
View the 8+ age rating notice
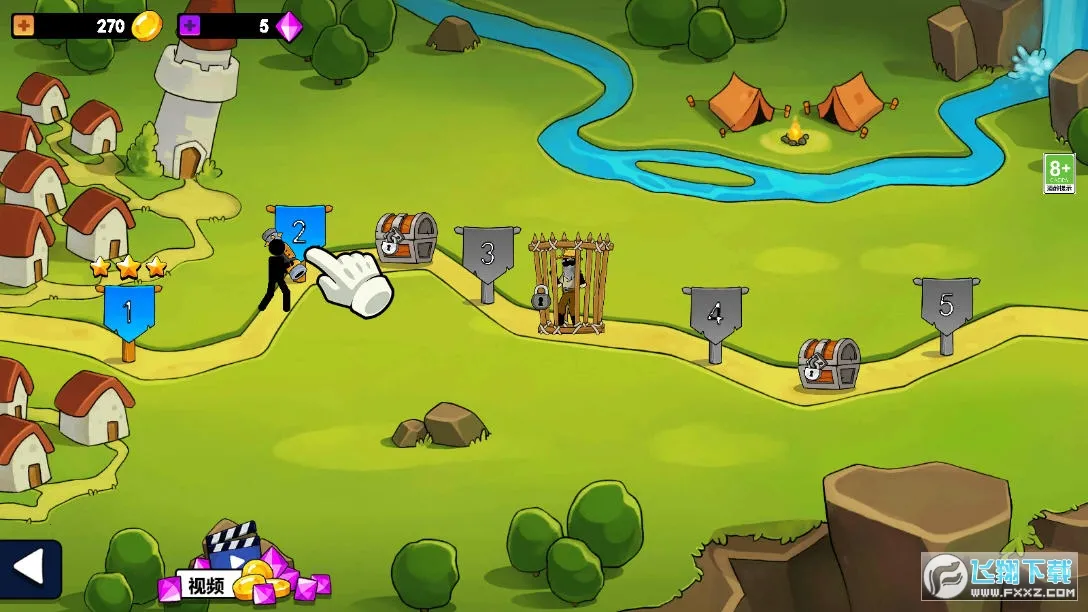click(1059, 173)
